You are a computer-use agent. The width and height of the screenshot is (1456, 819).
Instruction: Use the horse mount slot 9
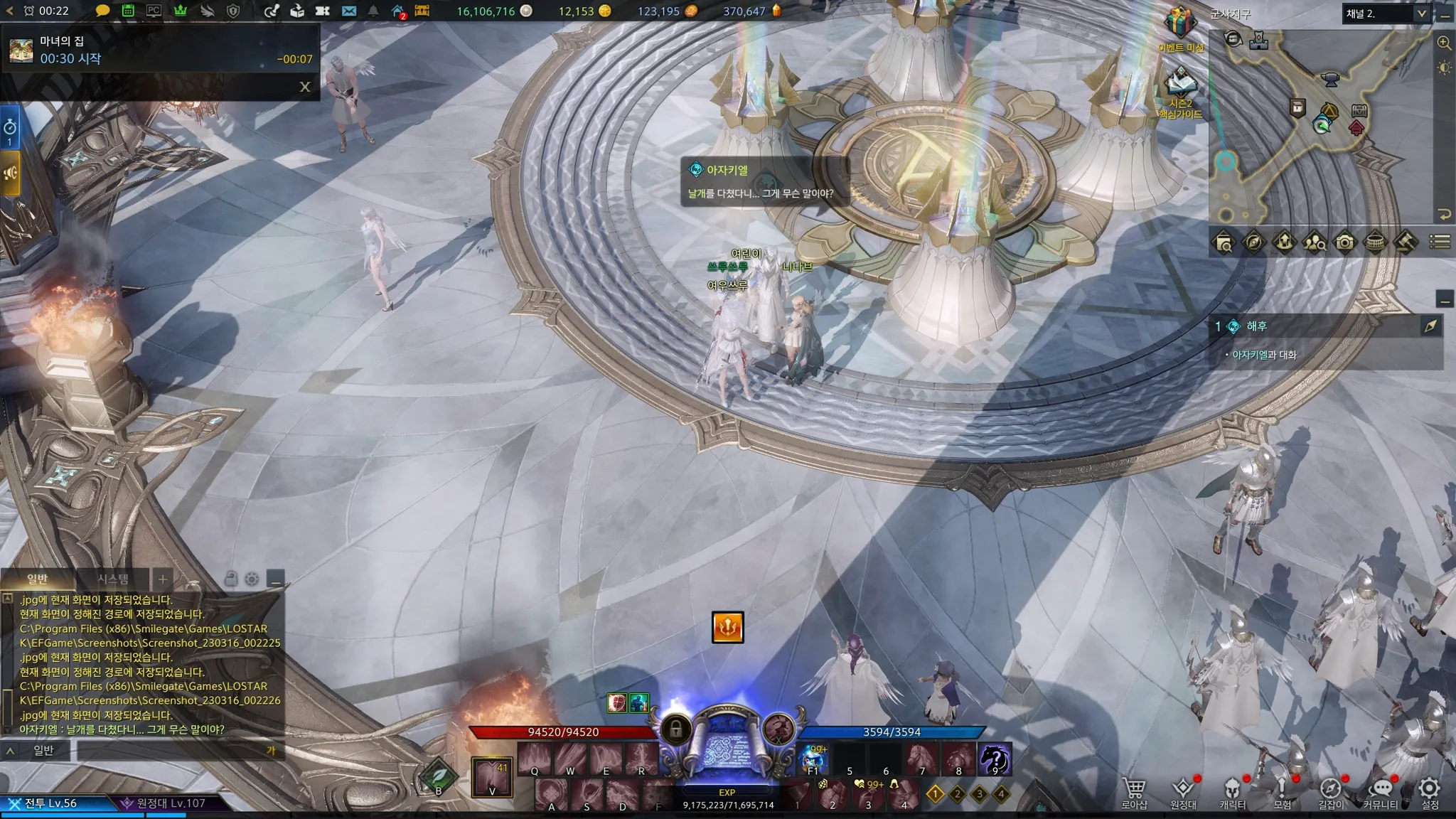point(994,759)
